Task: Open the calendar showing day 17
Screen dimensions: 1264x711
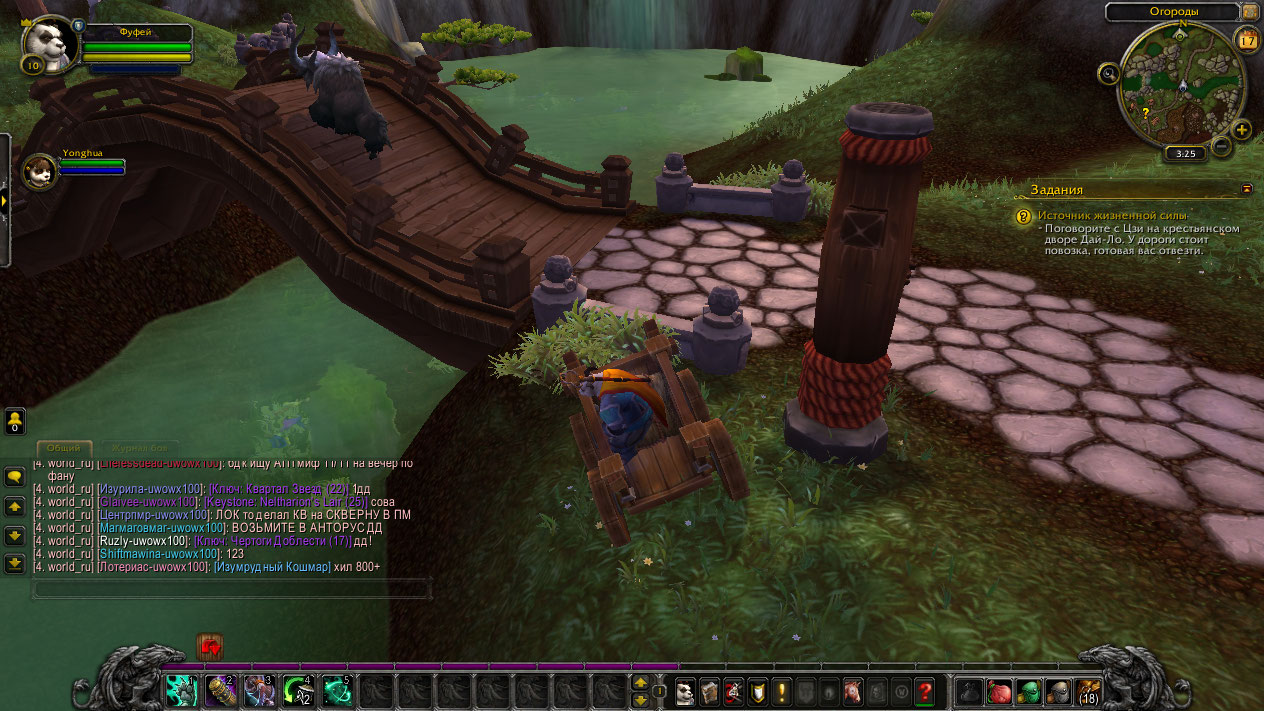Action: 1247,40
